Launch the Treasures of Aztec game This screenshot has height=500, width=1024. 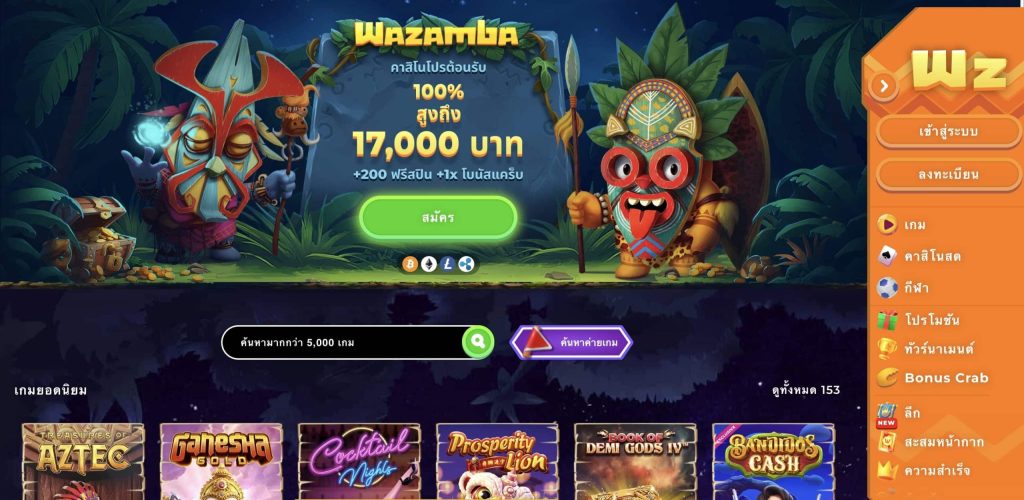click(83, 462)
